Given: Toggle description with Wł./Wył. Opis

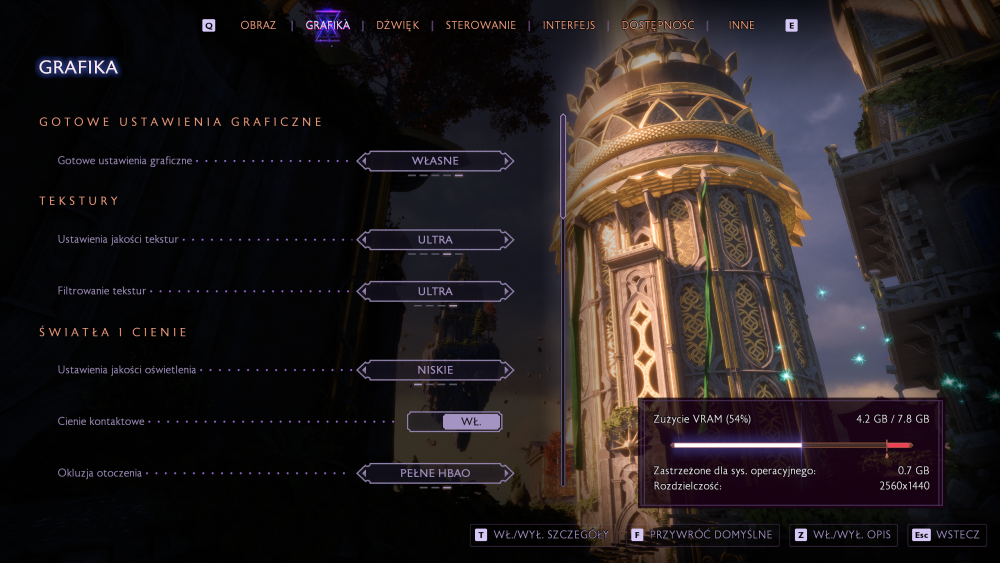Looking at the screenshot, I should pos(843,535).
